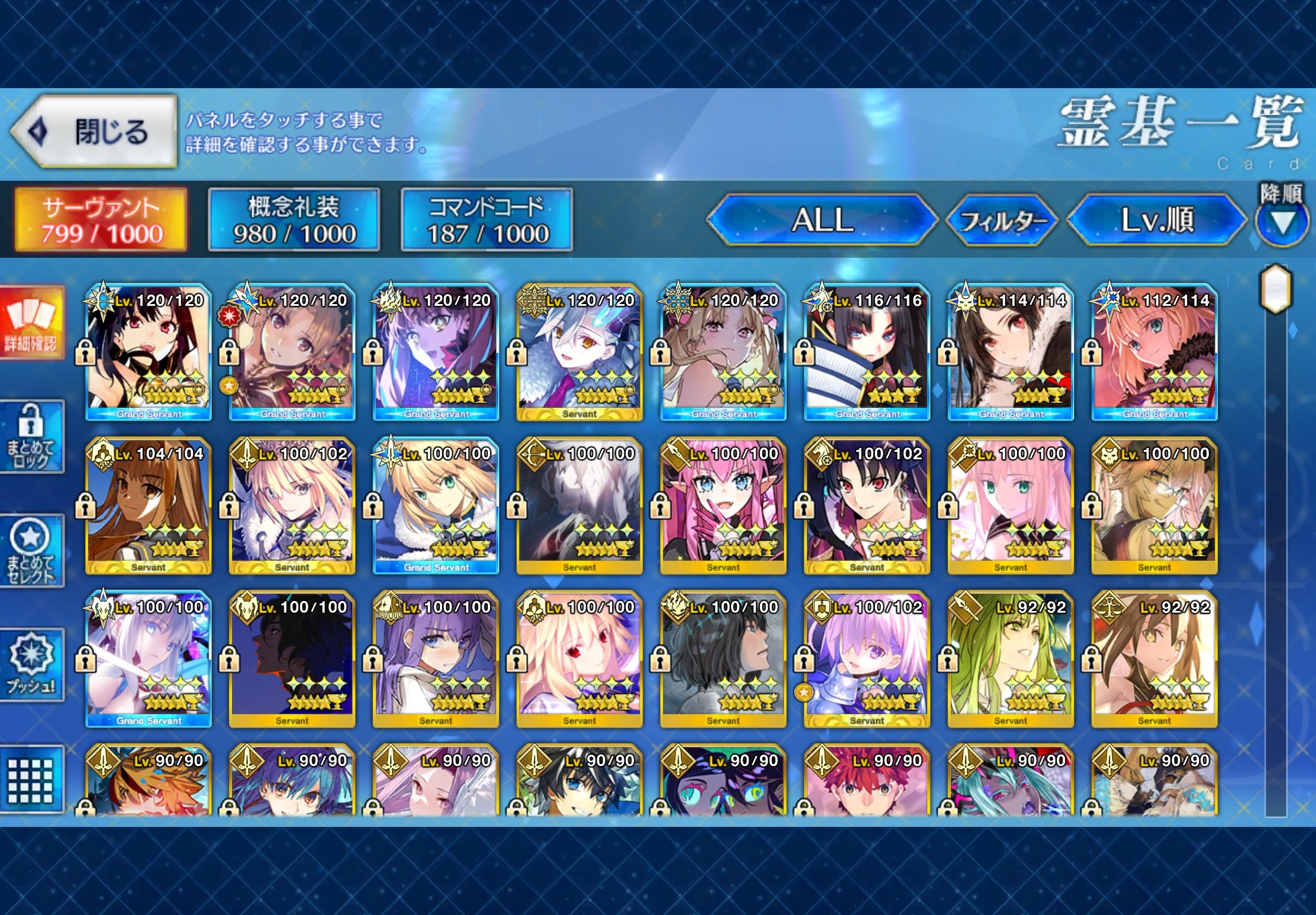Choose the green-haired Lv. 92/92 servant
The height and width of the screenshot is (915, 1316).
coord(1010,659)
